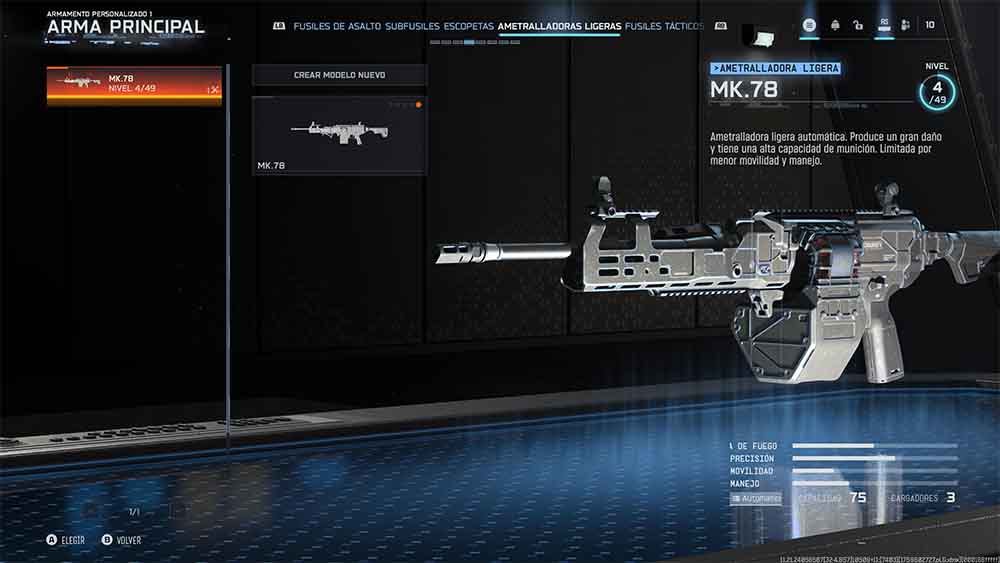Select the Escopetas category tab

tap(469, 26)
